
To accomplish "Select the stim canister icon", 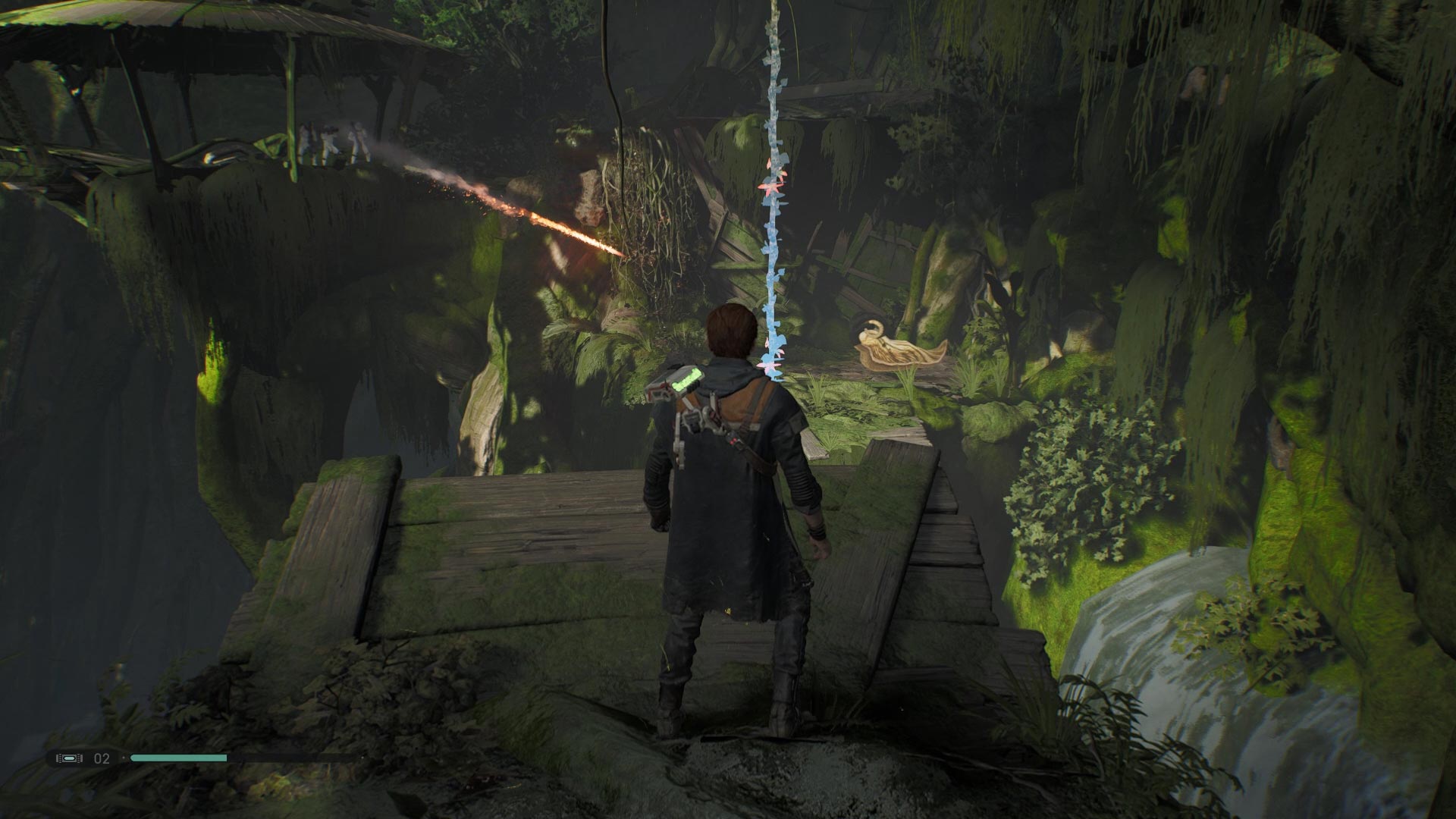I will pos(71,758).
